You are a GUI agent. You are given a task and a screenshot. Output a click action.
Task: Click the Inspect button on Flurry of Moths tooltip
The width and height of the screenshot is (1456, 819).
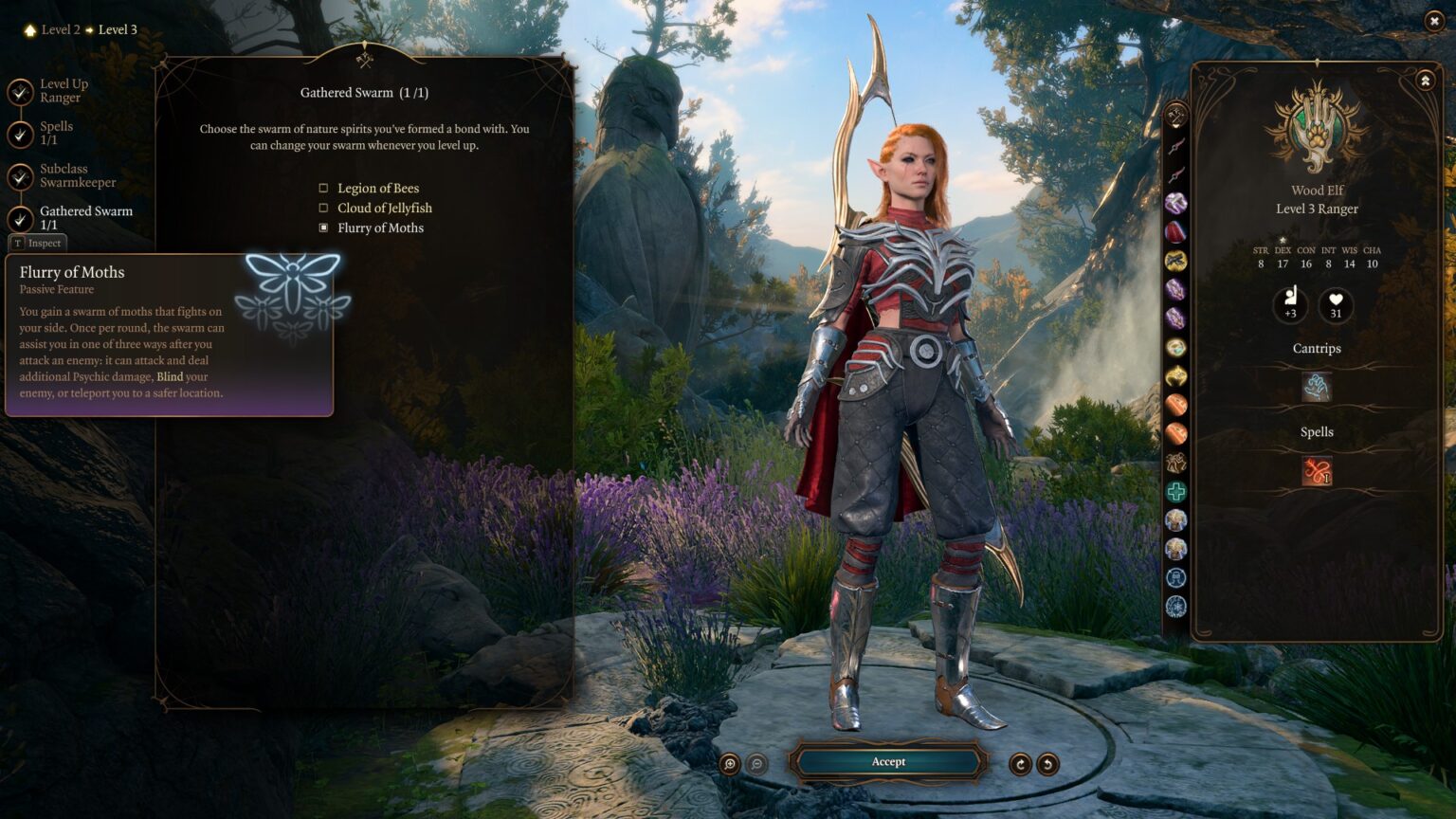pos(38,243)
